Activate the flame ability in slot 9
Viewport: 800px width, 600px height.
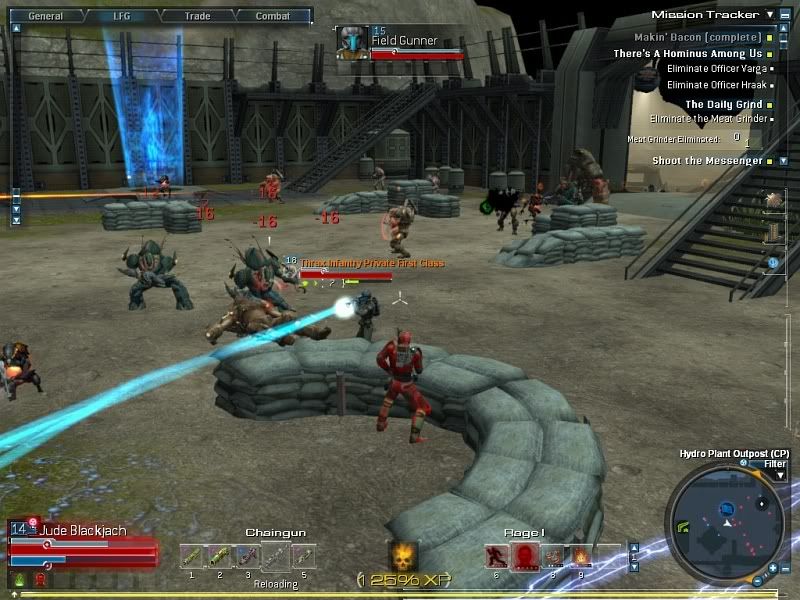click(x=581, y=556)
